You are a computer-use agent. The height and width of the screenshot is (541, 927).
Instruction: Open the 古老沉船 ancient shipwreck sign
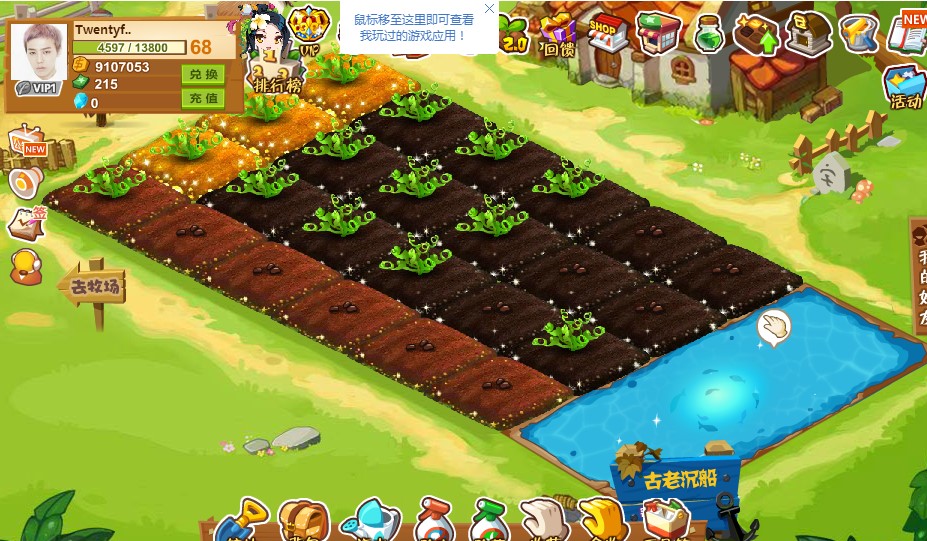(679, 478)
